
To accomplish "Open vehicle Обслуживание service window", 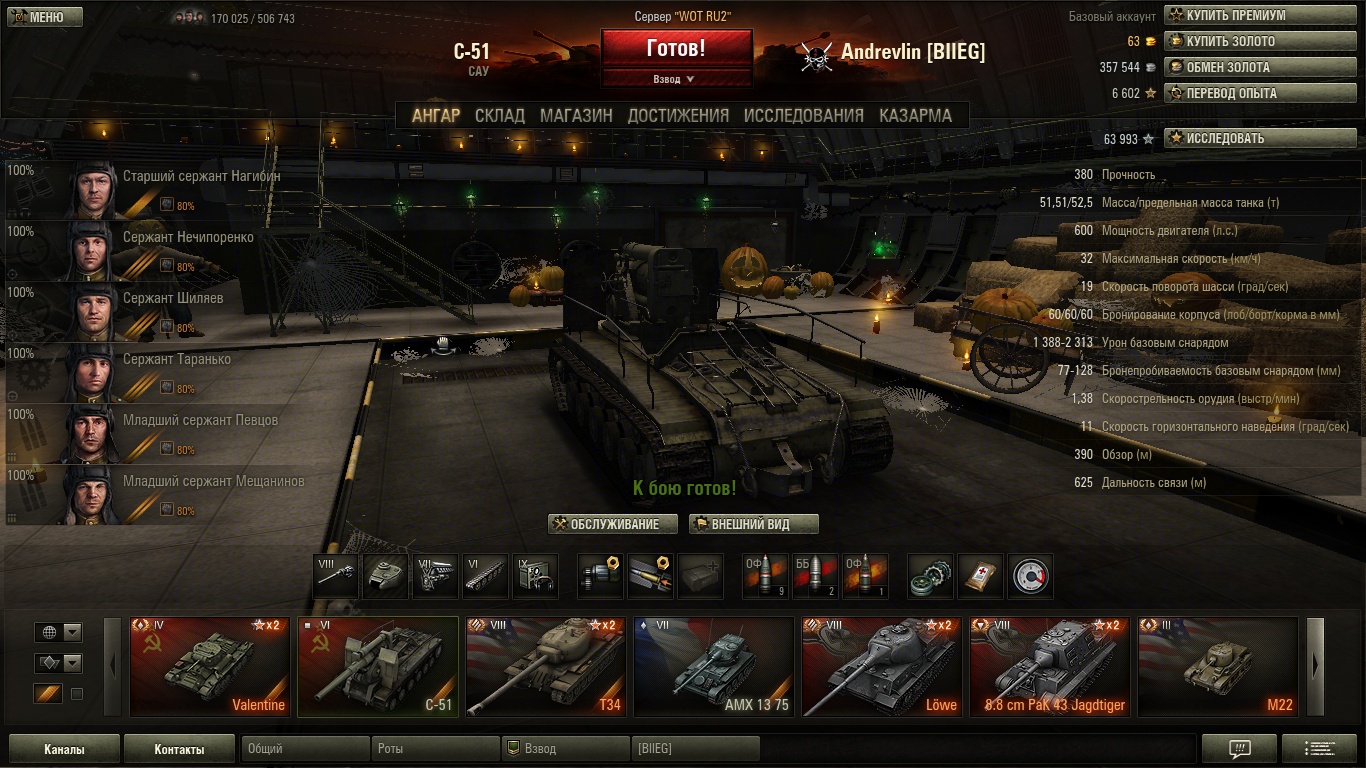I will pyautogui.click(x=613, y=524).
